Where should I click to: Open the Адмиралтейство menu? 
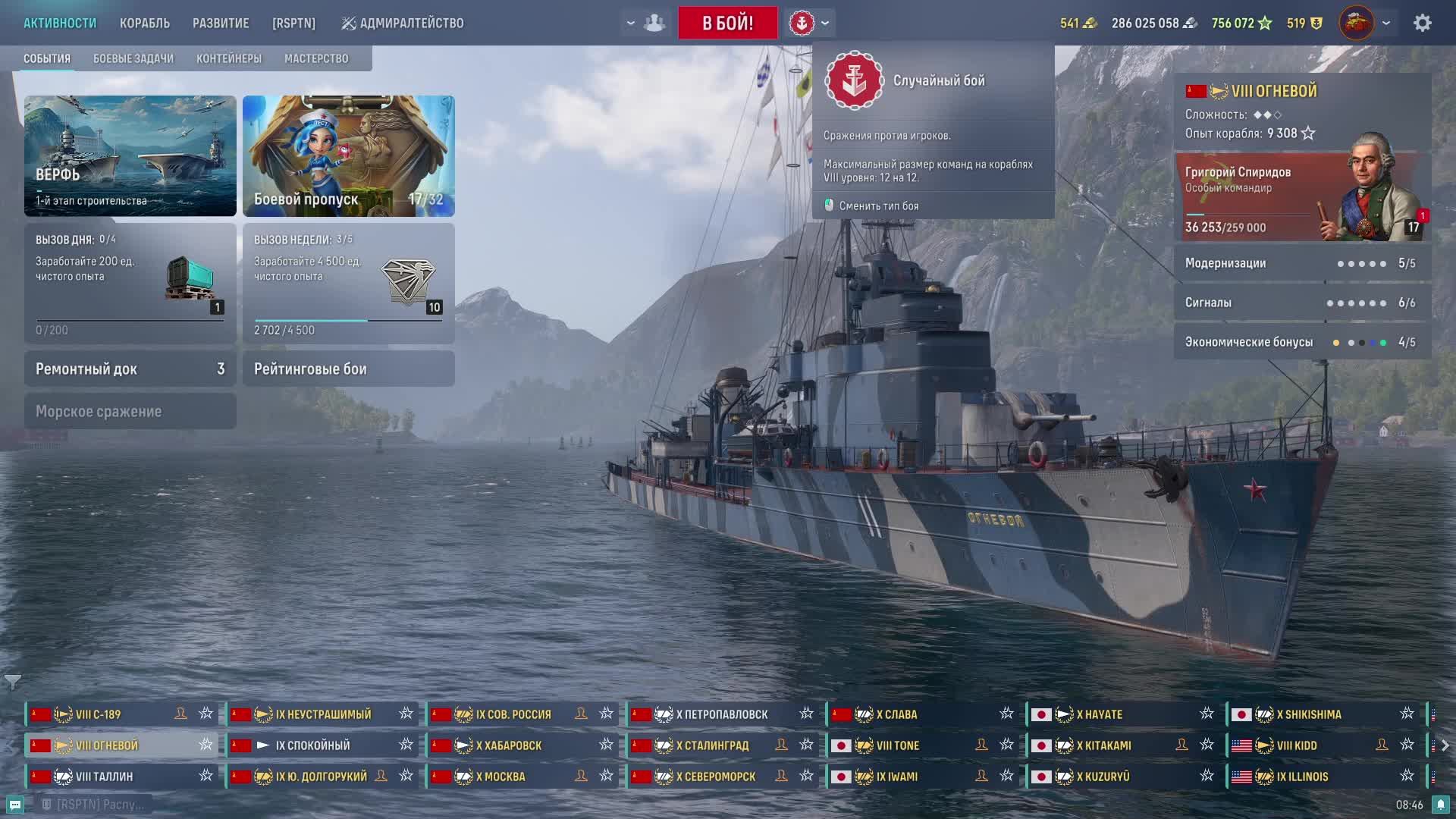[x=403, y=24]
